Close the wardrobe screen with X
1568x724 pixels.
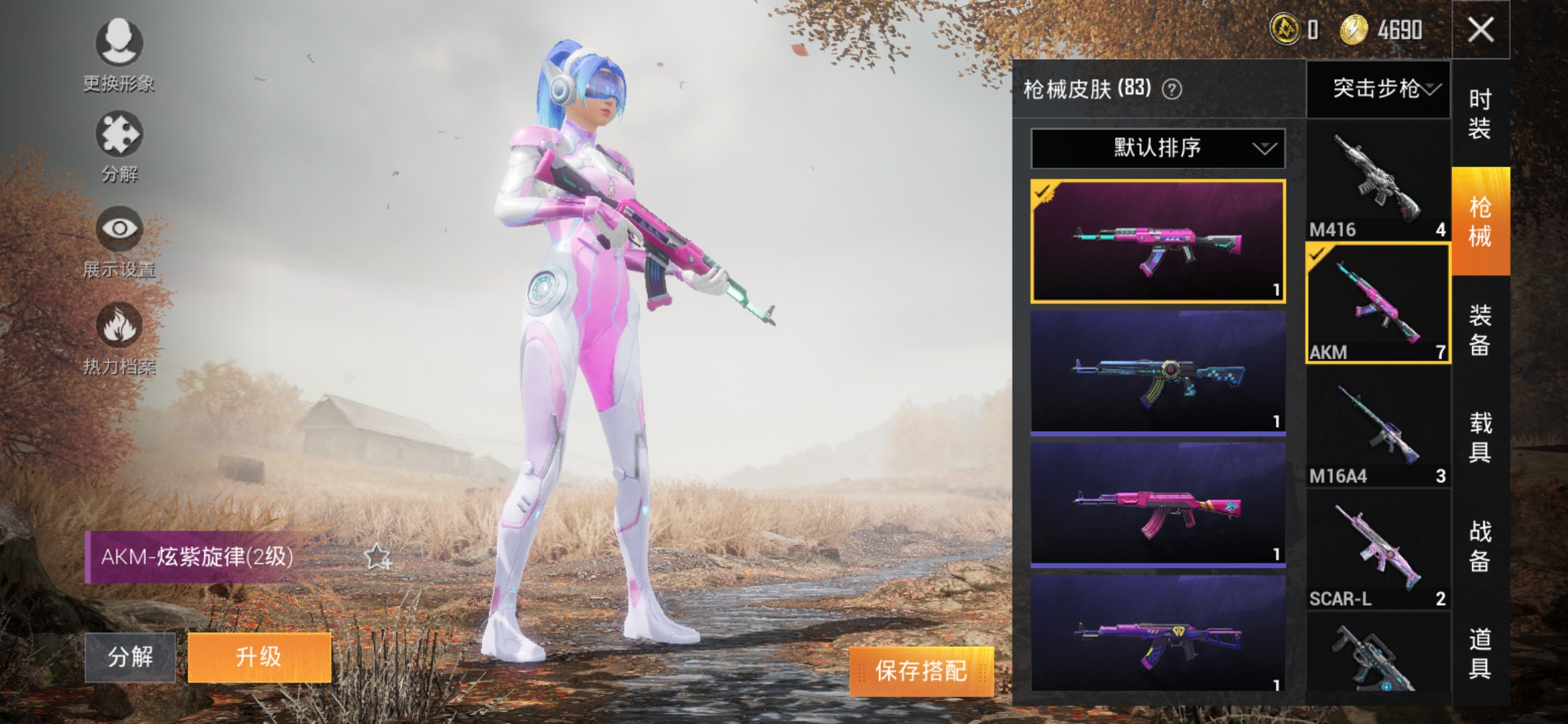point(1480,30)
